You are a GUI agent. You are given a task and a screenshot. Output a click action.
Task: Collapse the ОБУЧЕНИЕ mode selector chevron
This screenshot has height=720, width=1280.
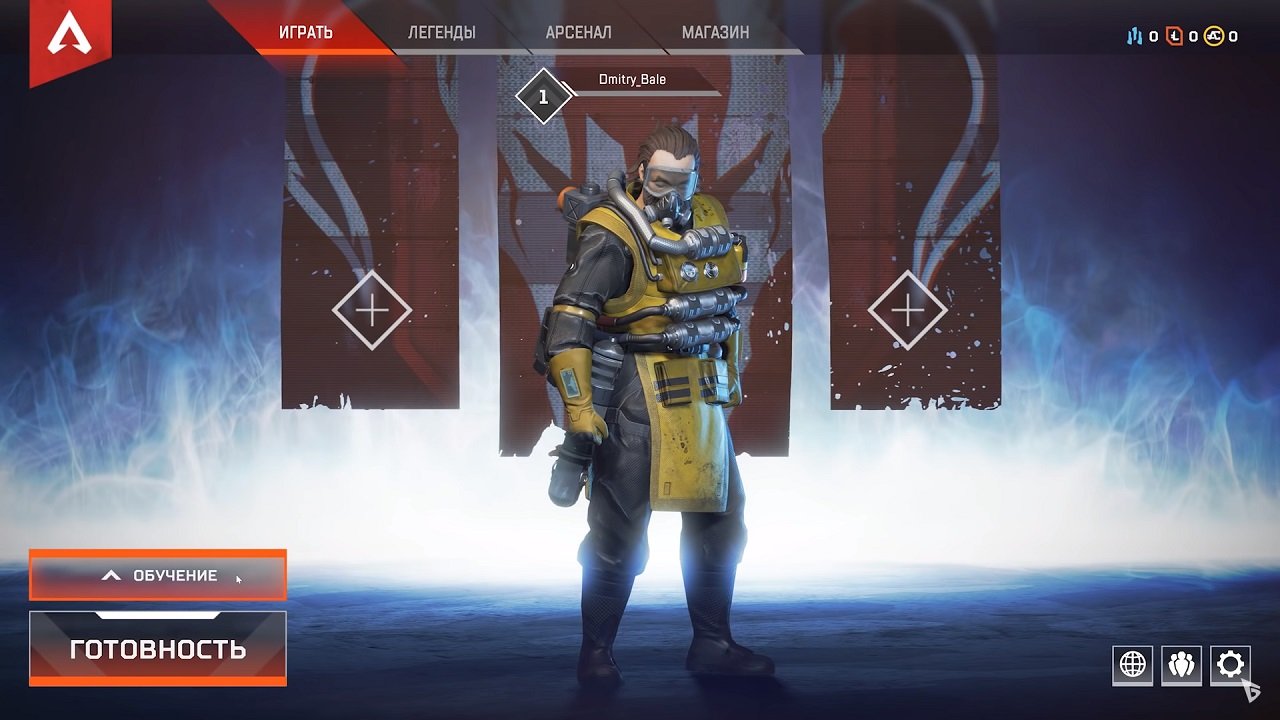(113, 575)
